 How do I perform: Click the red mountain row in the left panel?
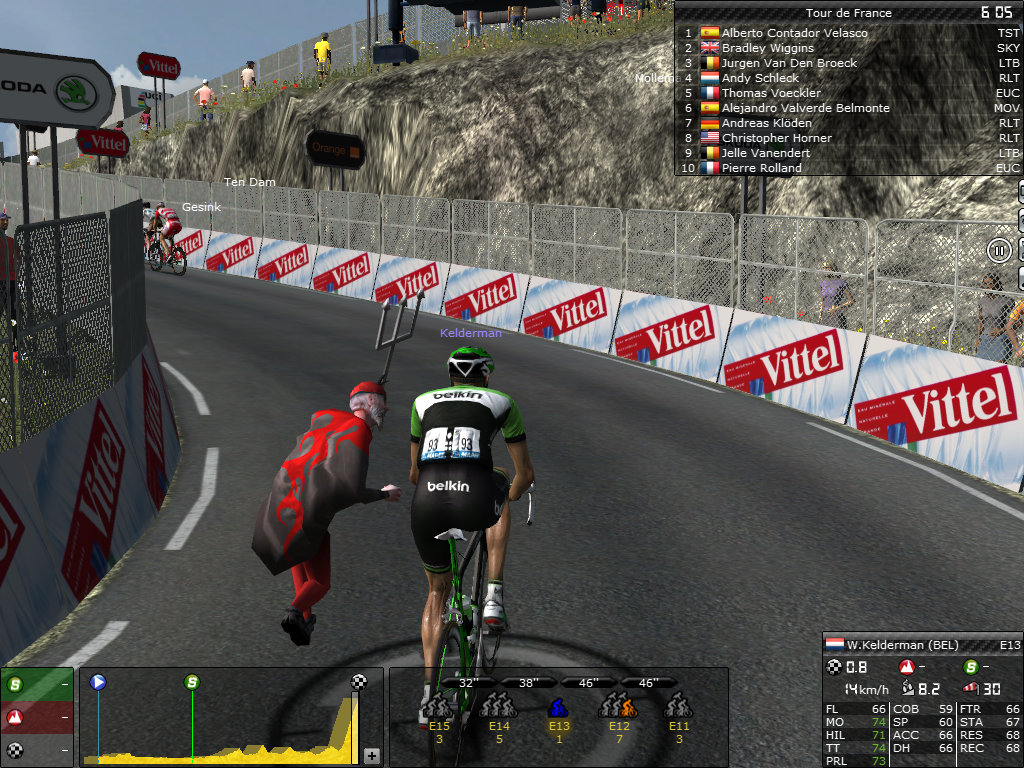(x=37, y=717)
